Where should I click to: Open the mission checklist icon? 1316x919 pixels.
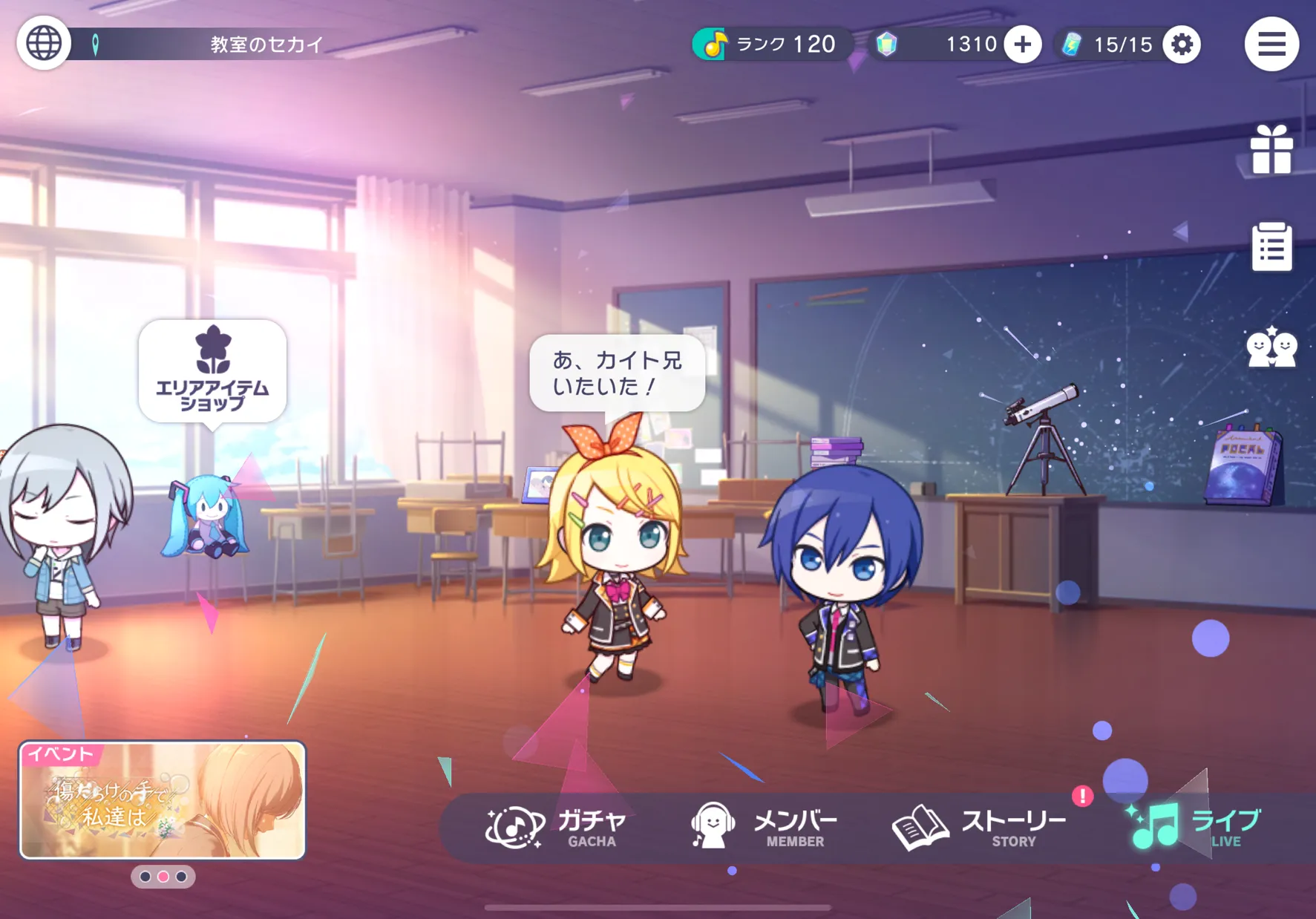point(1271,246)
